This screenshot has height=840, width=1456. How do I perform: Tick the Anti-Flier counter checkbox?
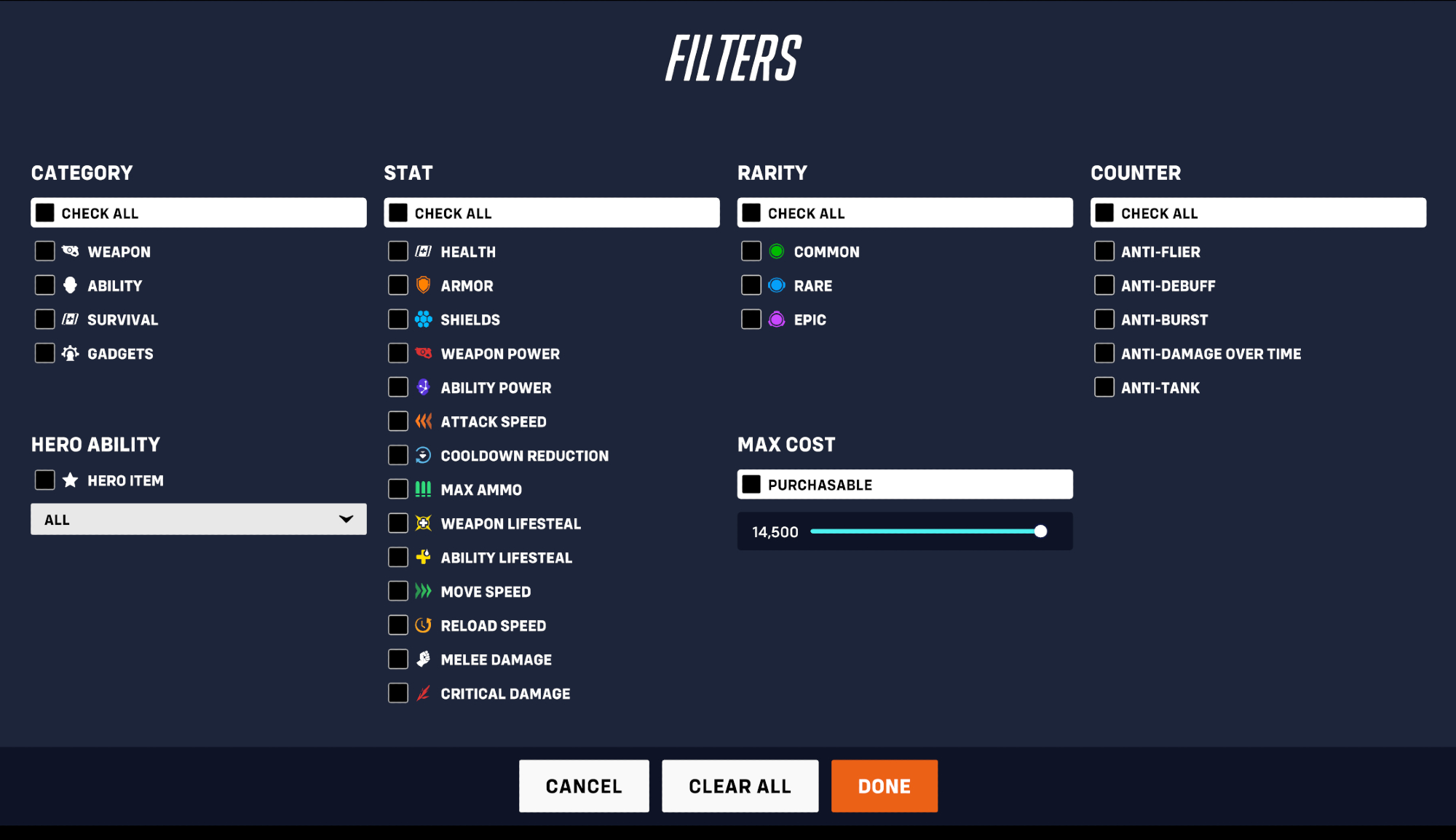click(1104, 251)
